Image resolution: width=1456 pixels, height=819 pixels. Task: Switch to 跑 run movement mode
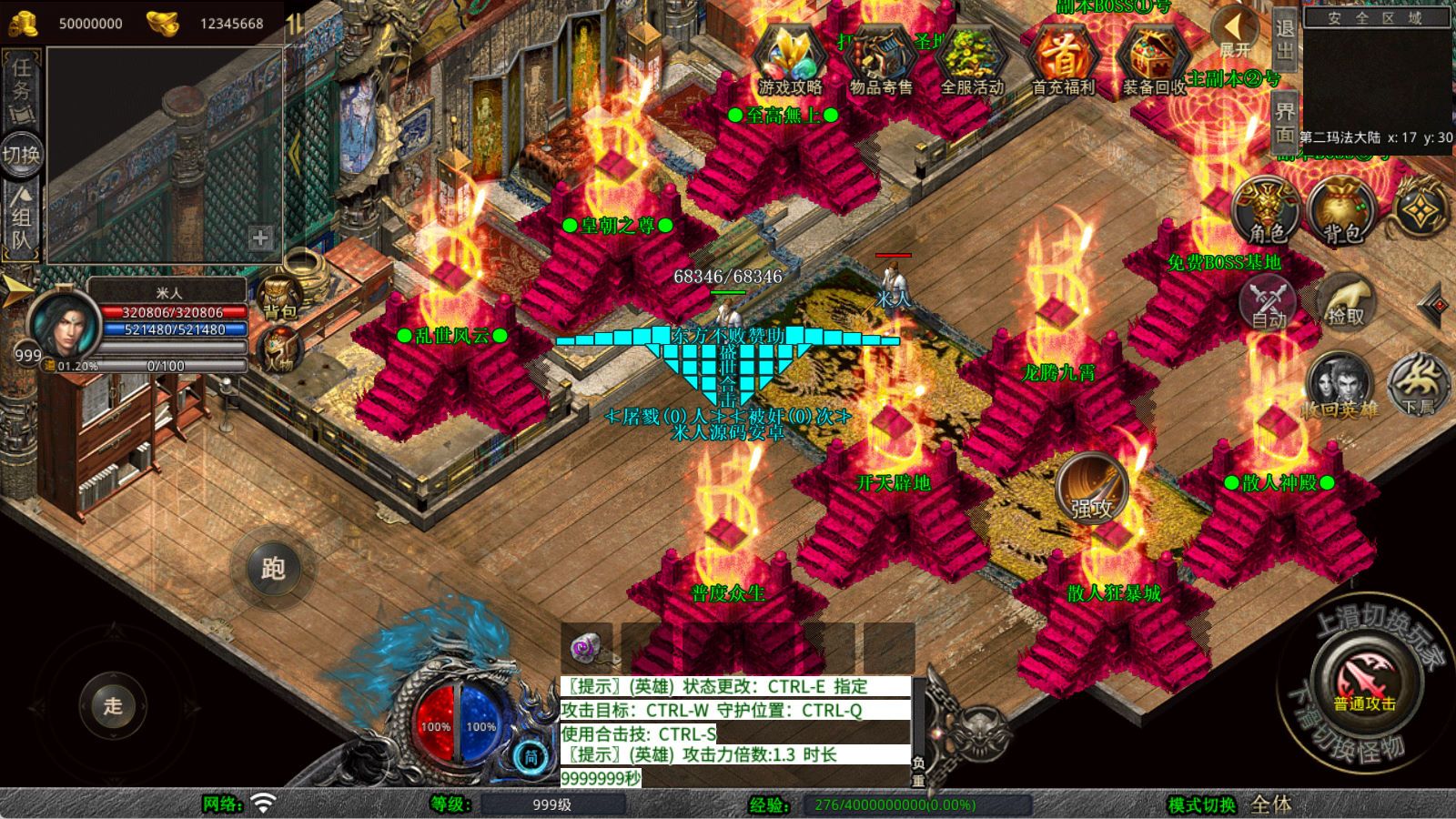click(x=273, y=570)
